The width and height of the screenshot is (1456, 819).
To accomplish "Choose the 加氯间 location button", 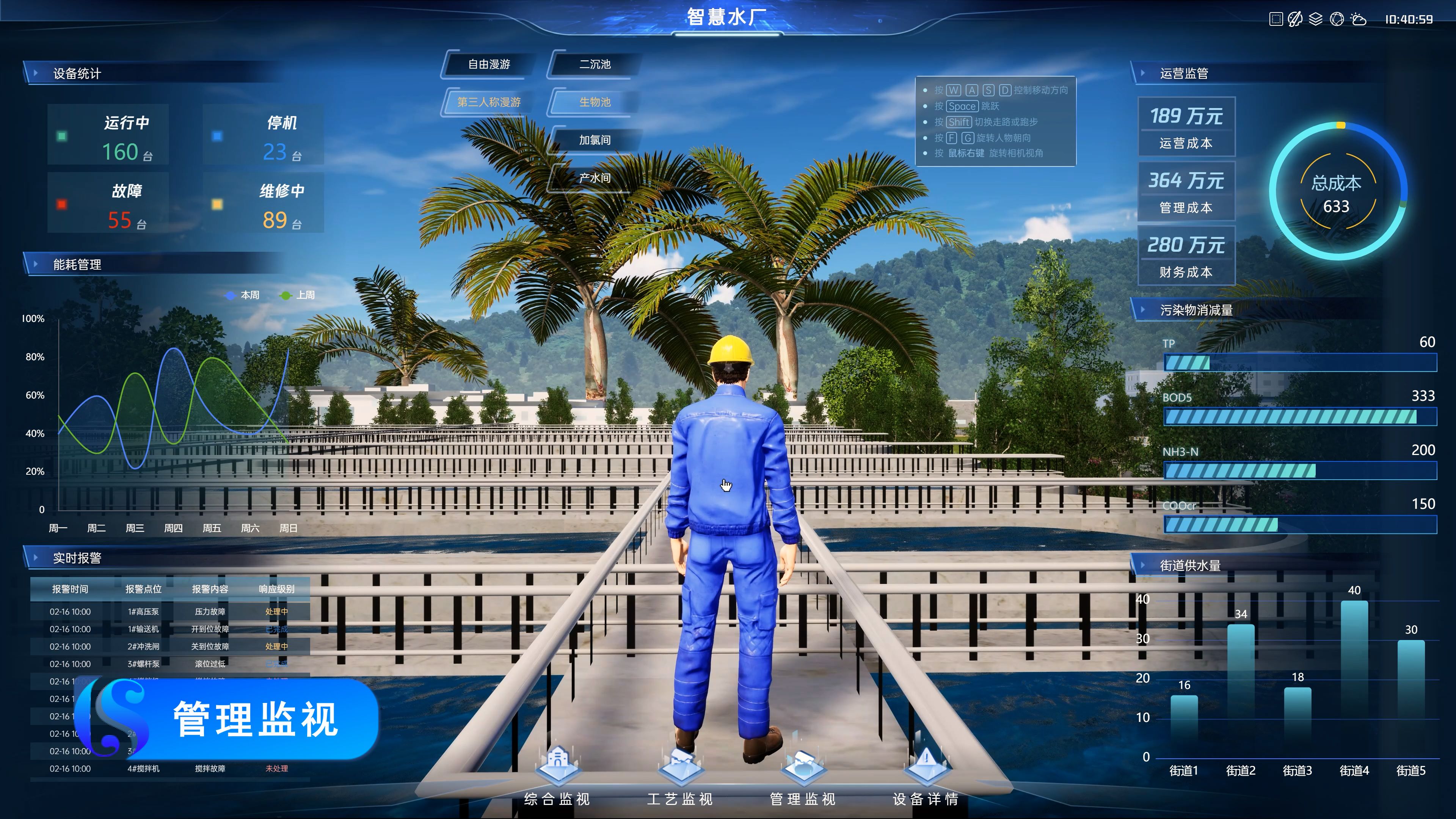I will point(595,140).
